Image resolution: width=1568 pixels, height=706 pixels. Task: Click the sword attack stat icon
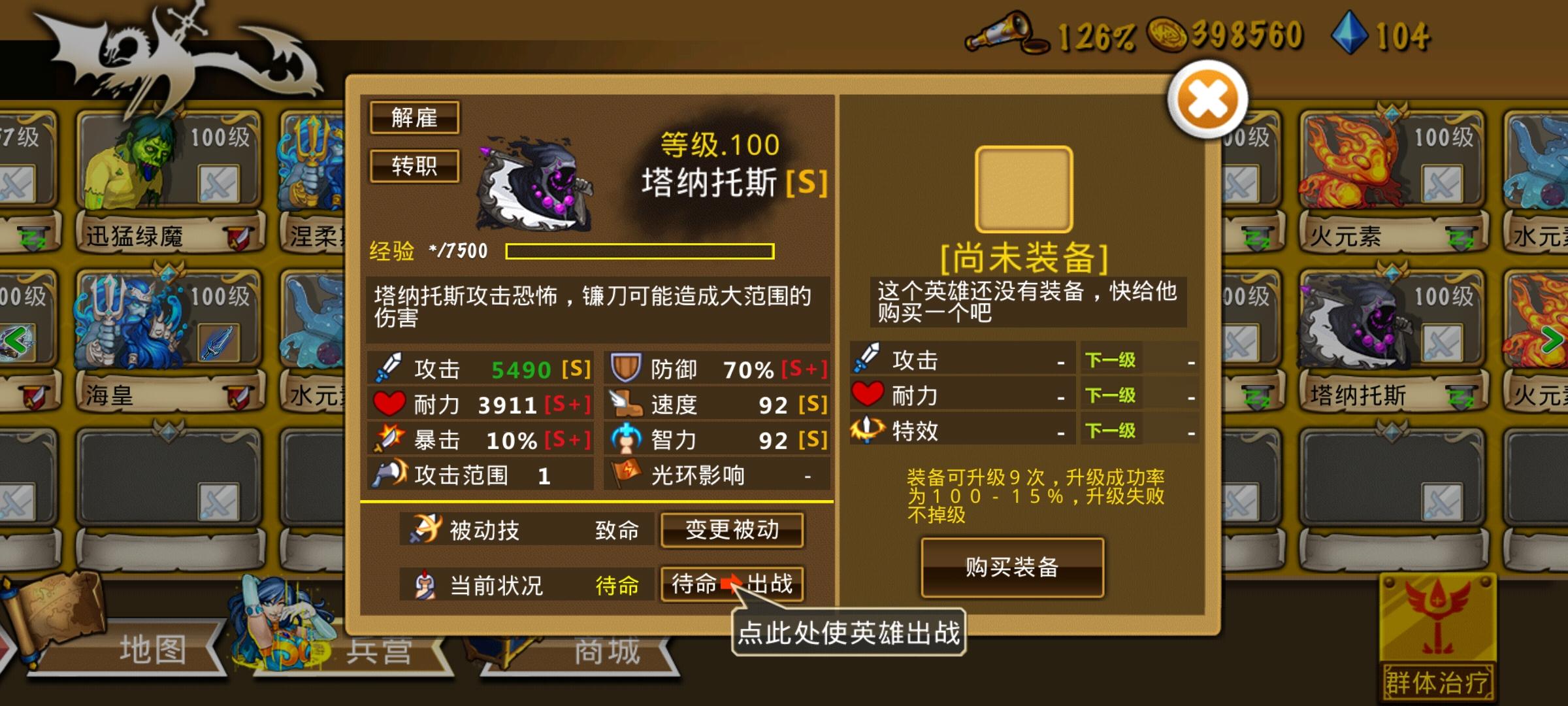[x=387, y=368]
